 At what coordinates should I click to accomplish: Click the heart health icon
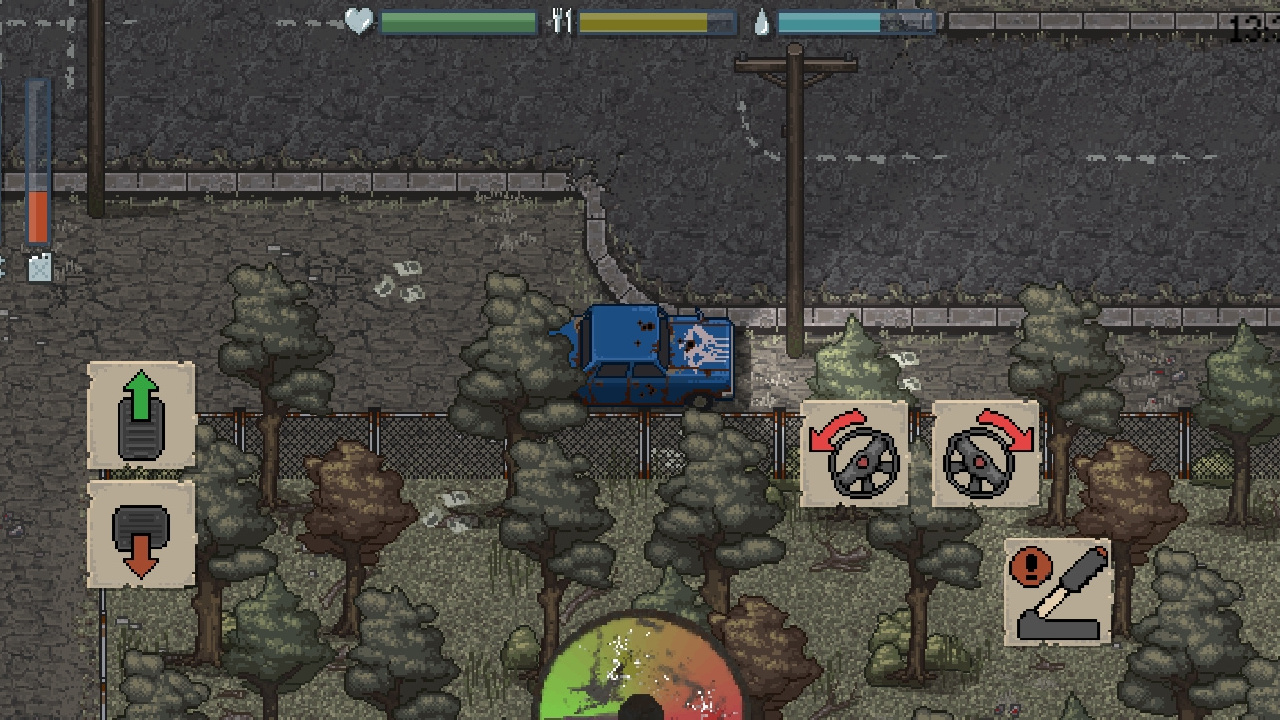358,21
